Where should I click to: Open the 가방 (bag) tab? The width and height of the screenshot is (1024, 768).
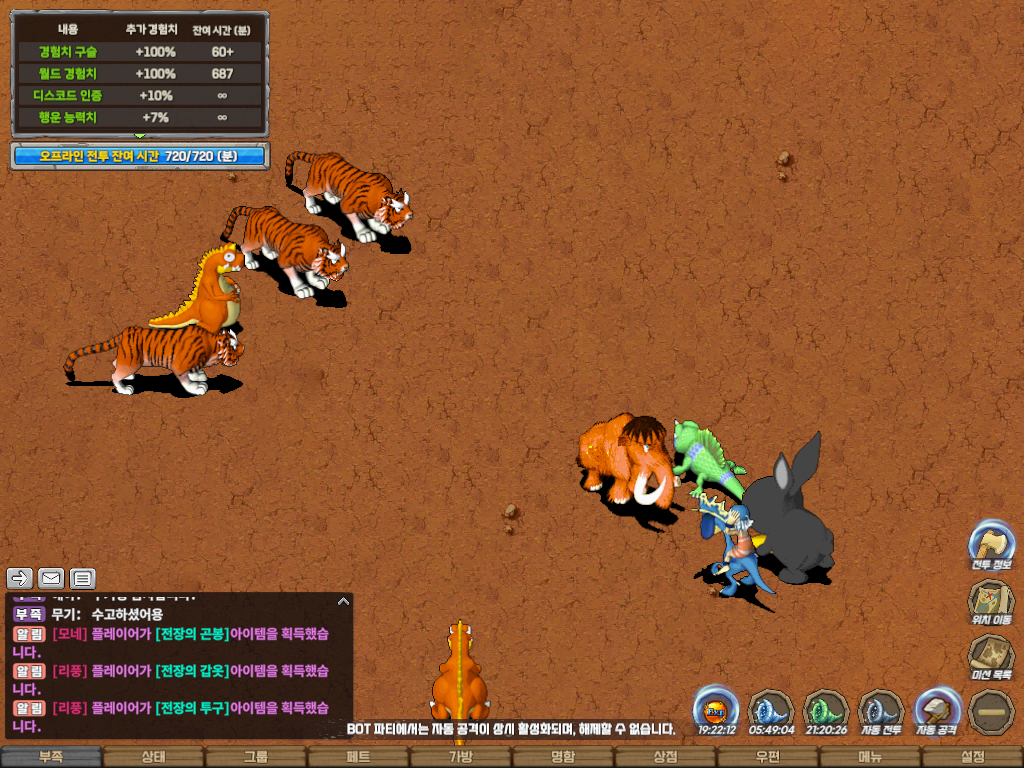pos(460,757)
